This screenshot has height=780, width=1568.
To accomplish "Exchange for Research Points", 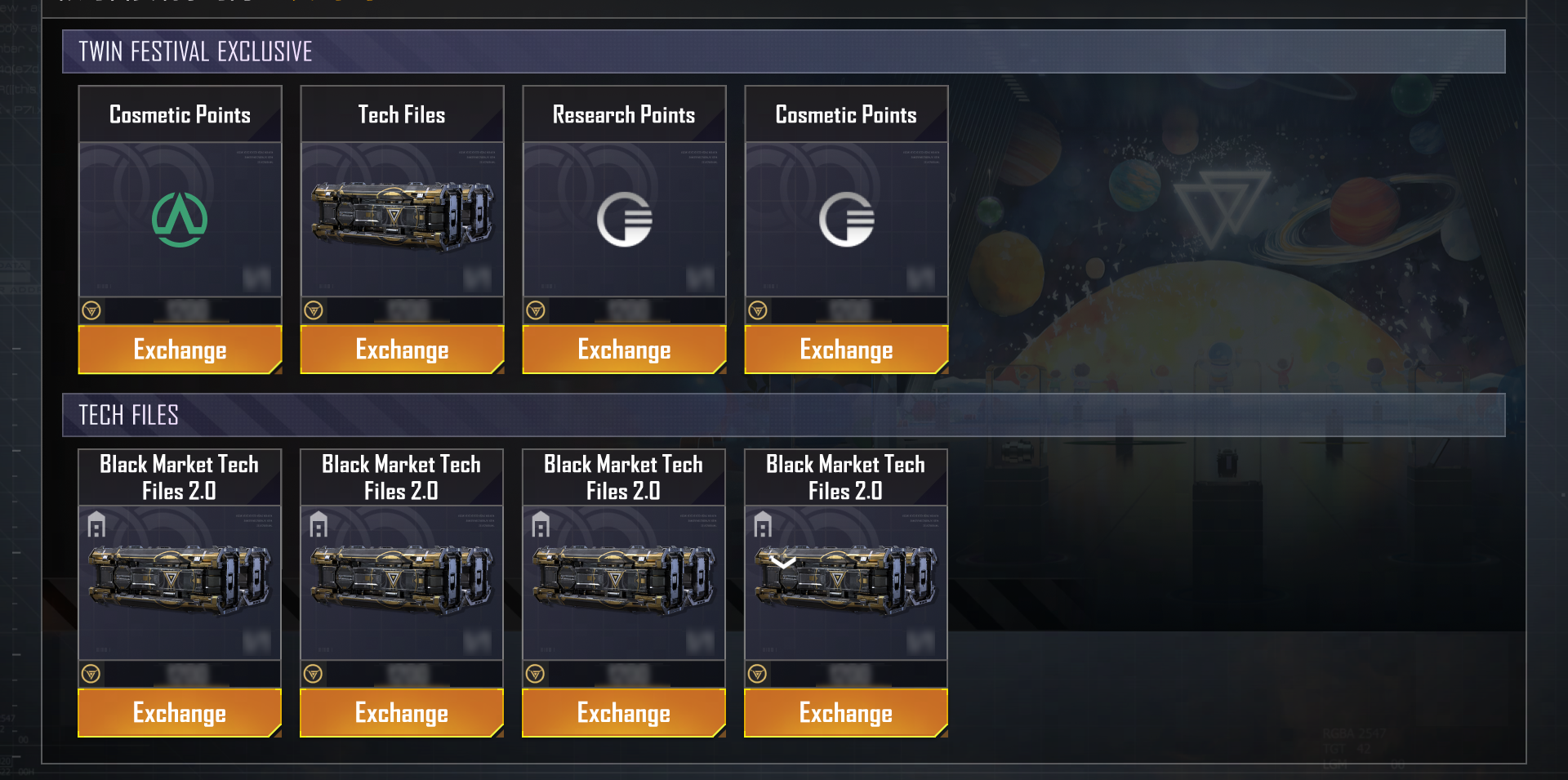I will tap(624, 350).
